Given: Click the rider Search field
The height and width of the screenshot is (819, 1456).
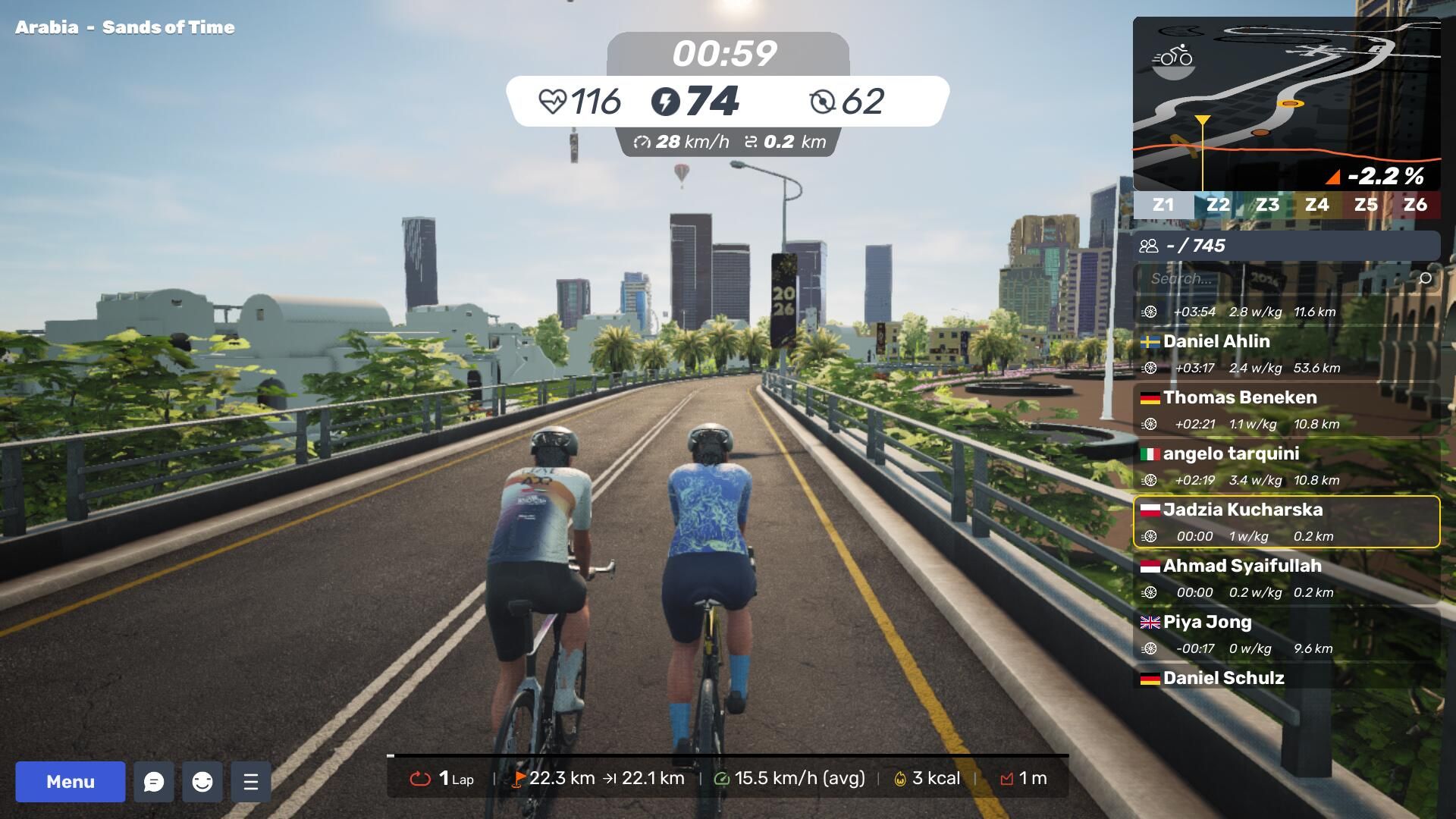Looking at the screenshot, I should 1274,278.
